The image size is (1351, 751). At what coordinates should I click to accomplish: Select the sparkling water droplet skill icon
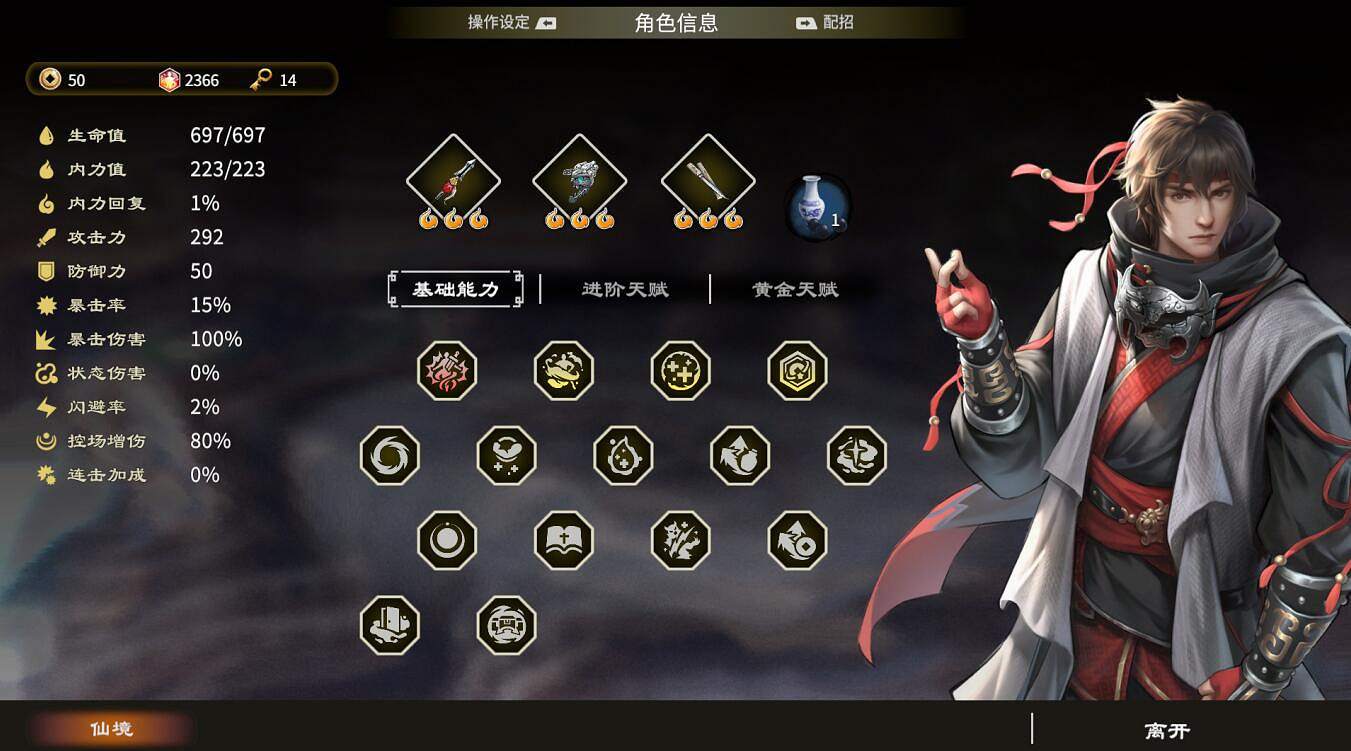point(623,455)
